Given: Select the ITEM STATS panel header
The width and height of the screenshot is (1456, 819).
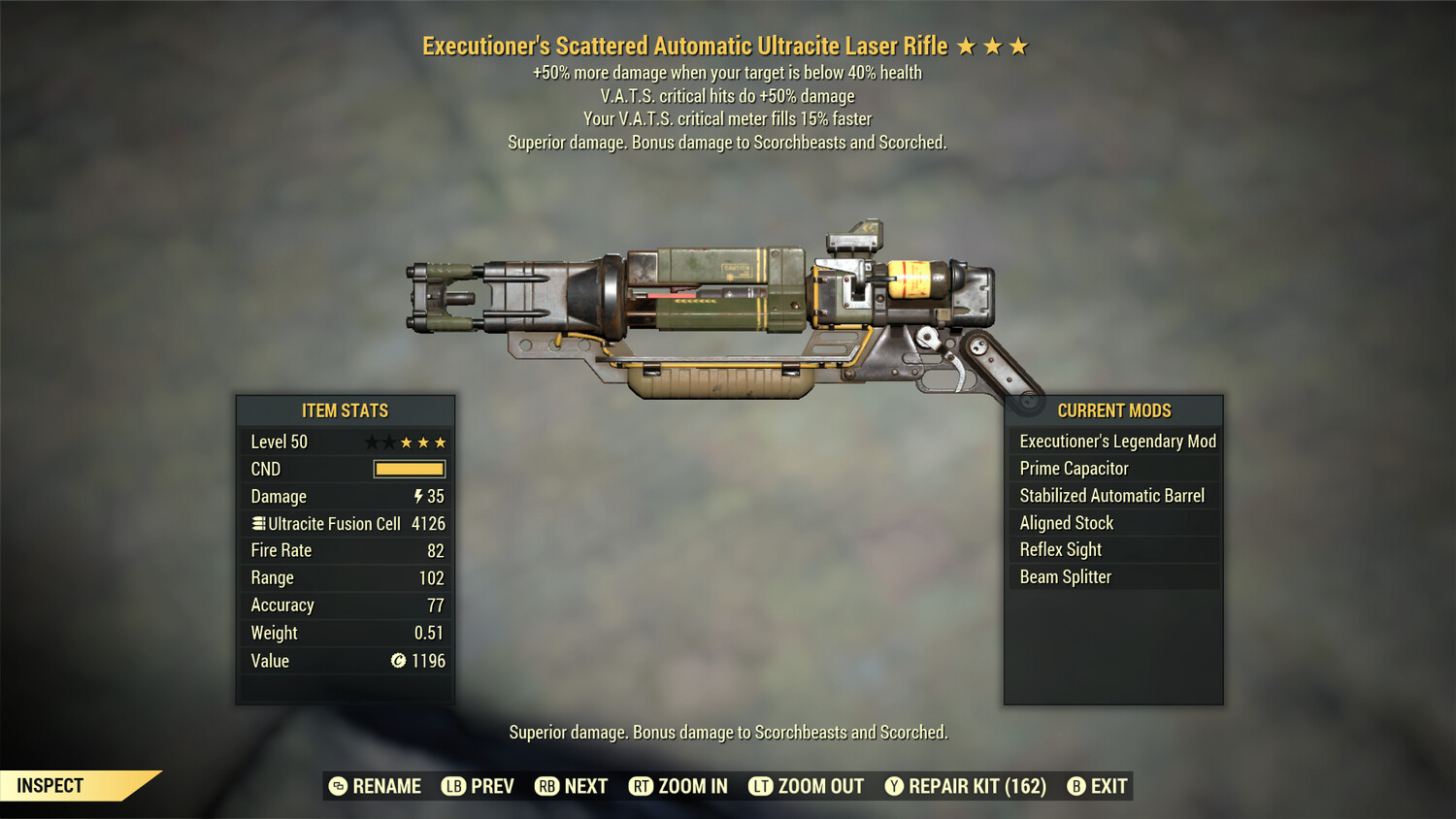Looking at the screenshot, I should [346, 409].
